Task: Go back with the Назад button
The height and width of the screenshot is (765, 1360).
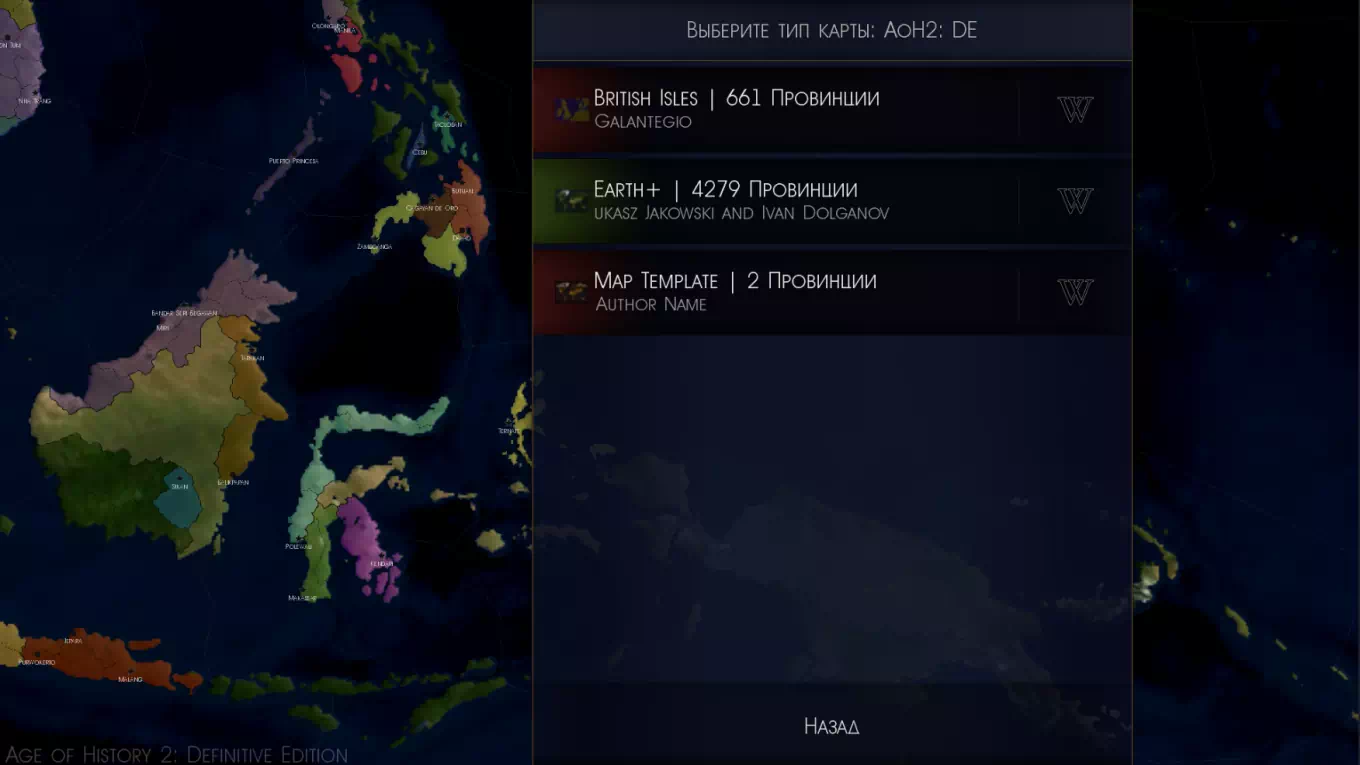Action: pos(831,726)
